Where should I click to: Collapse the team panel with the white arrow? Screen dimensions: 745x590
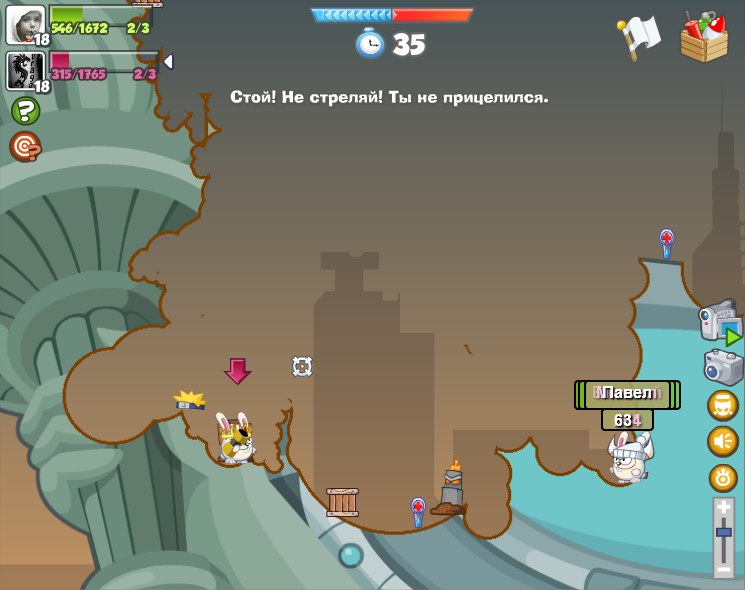tap(168, 62)
